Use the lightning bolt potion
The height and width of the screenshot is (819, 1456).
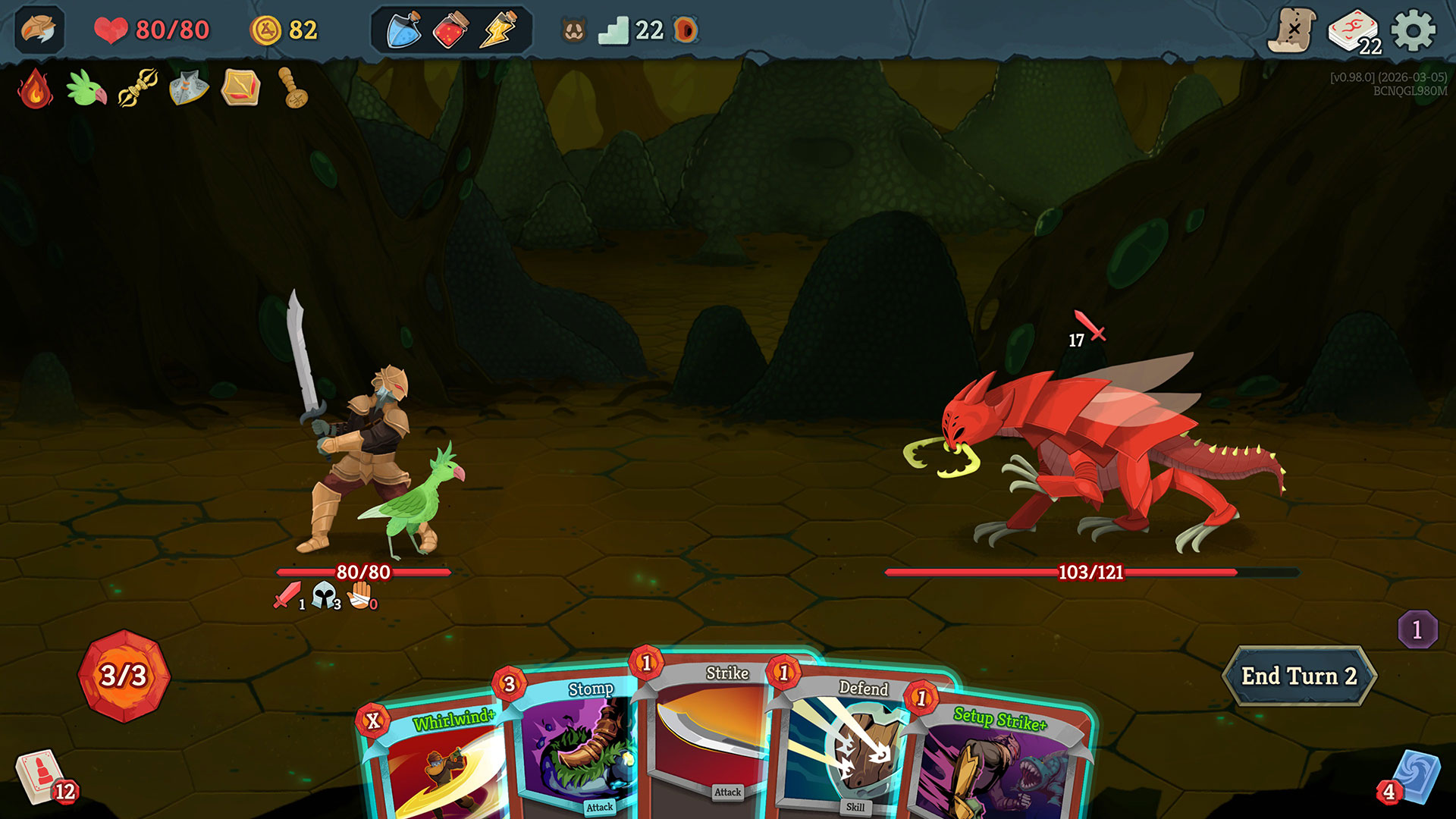pos(497,30)
